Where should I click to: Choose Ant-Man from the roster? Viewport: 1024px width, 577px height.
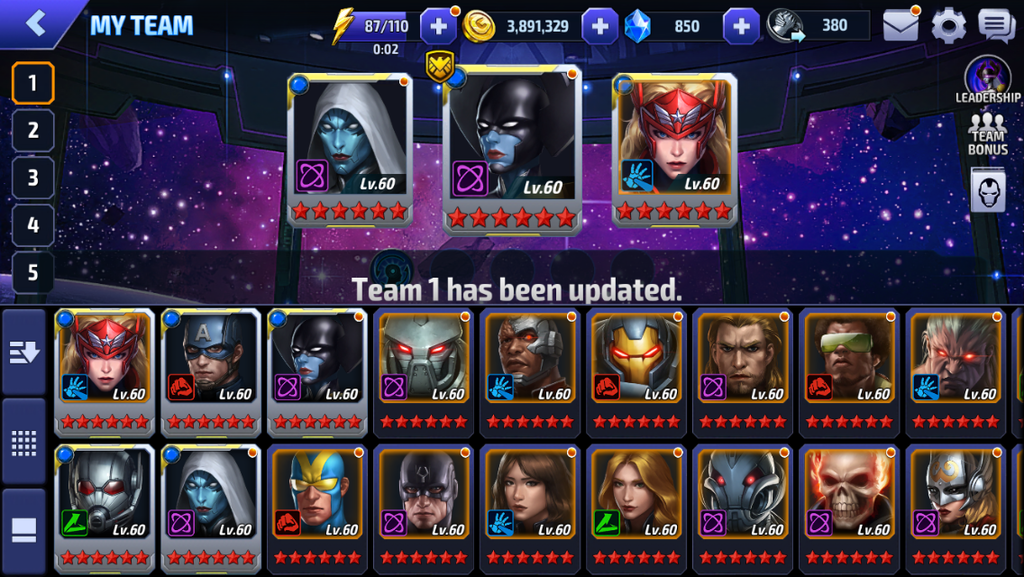pyautogui.click(x=104, y=505)
